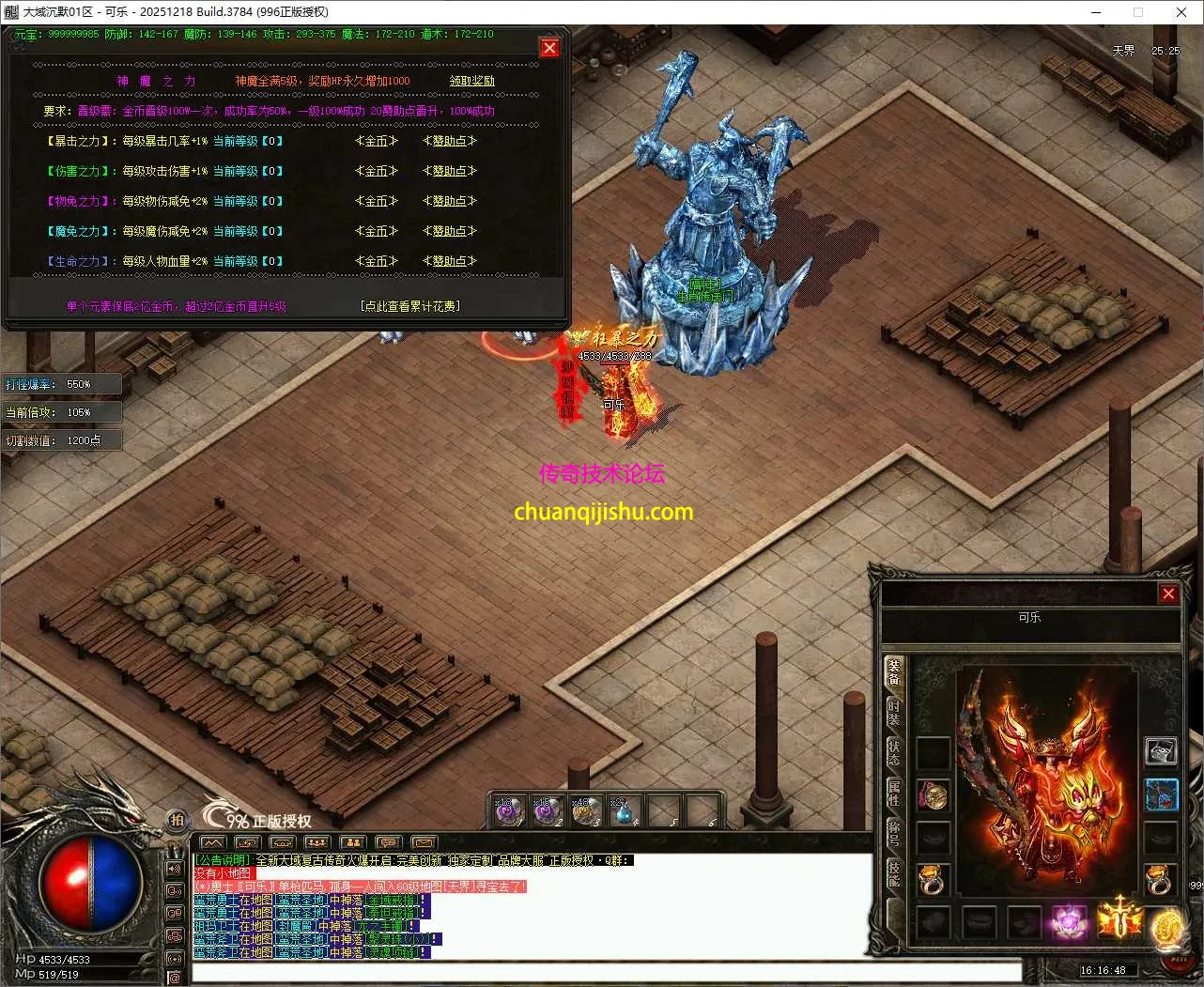
Task: Select the gold medallion equipment slot
Action: click(933, 796)
